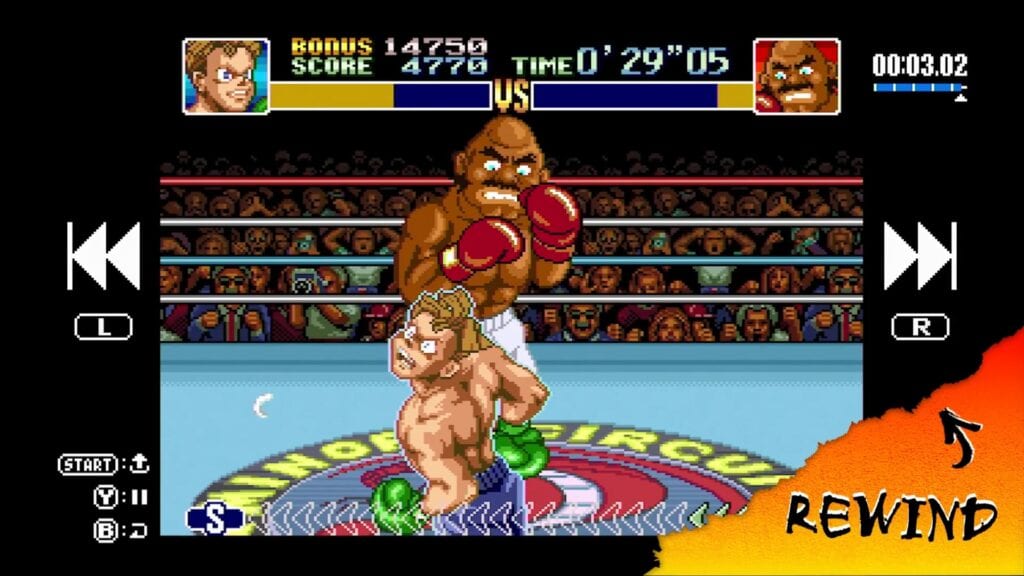Step backward with the double-left rewind arrows
1024x576 pixels.
103,256
